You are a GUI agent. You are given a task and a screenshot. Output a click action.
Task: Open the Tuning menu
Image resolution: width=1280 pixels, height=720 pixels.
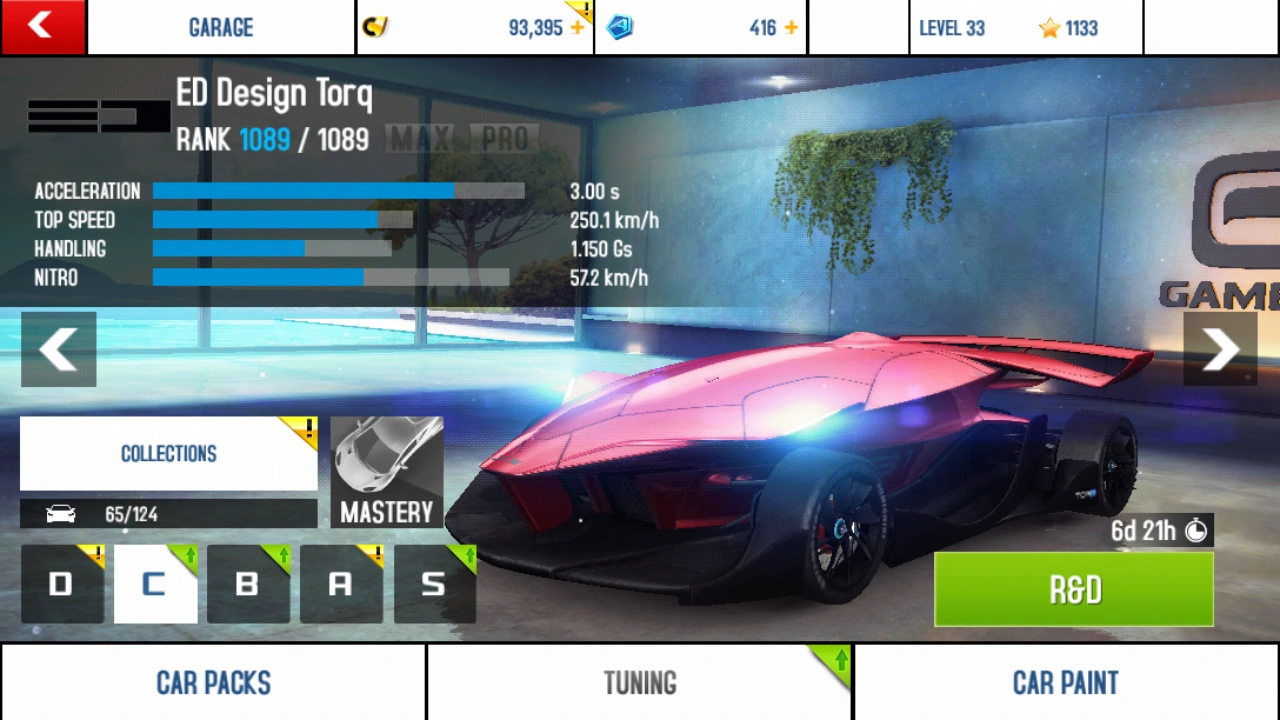[640, 683]
